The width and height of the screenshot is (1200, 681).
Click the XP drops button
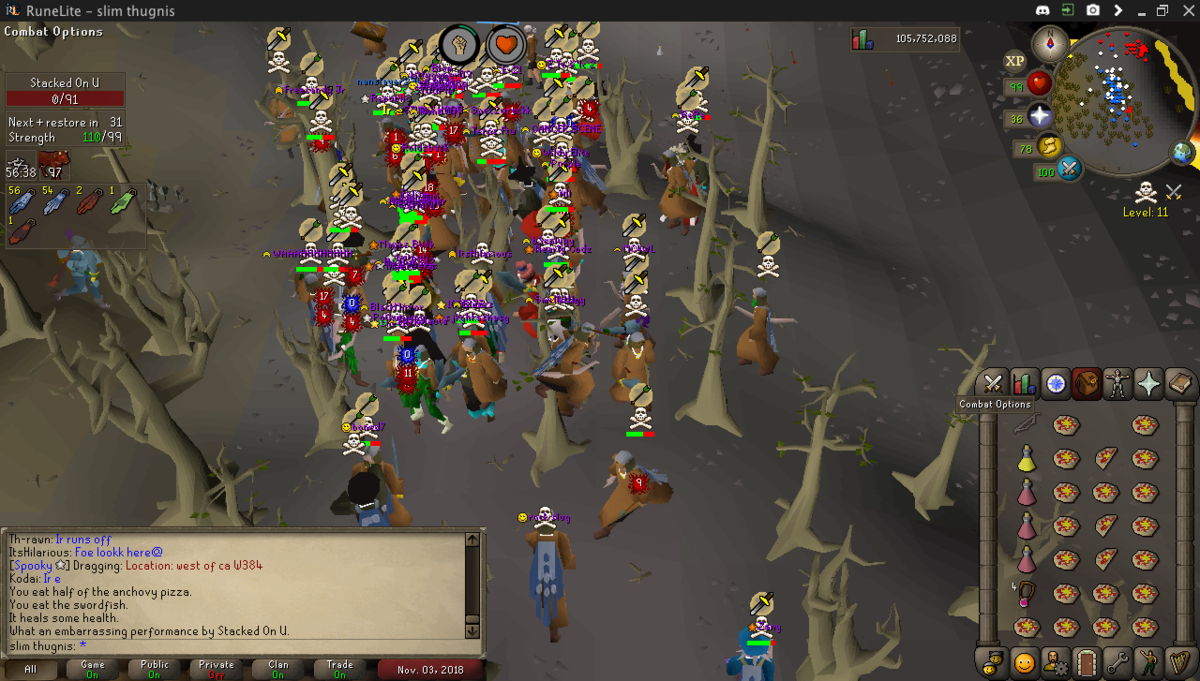pos(1015,61)
